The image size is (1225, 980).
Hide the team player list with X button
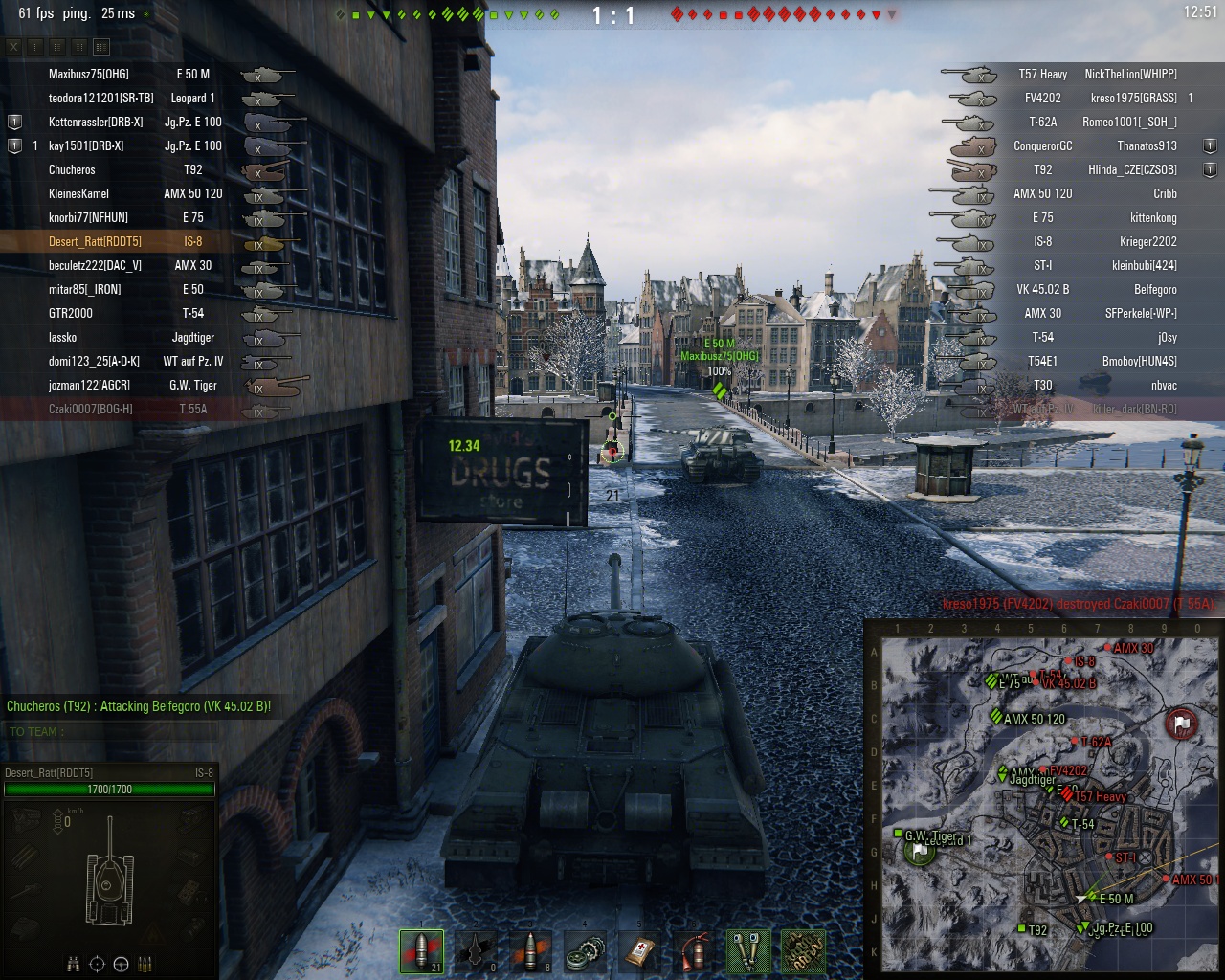tap(13, 46)
